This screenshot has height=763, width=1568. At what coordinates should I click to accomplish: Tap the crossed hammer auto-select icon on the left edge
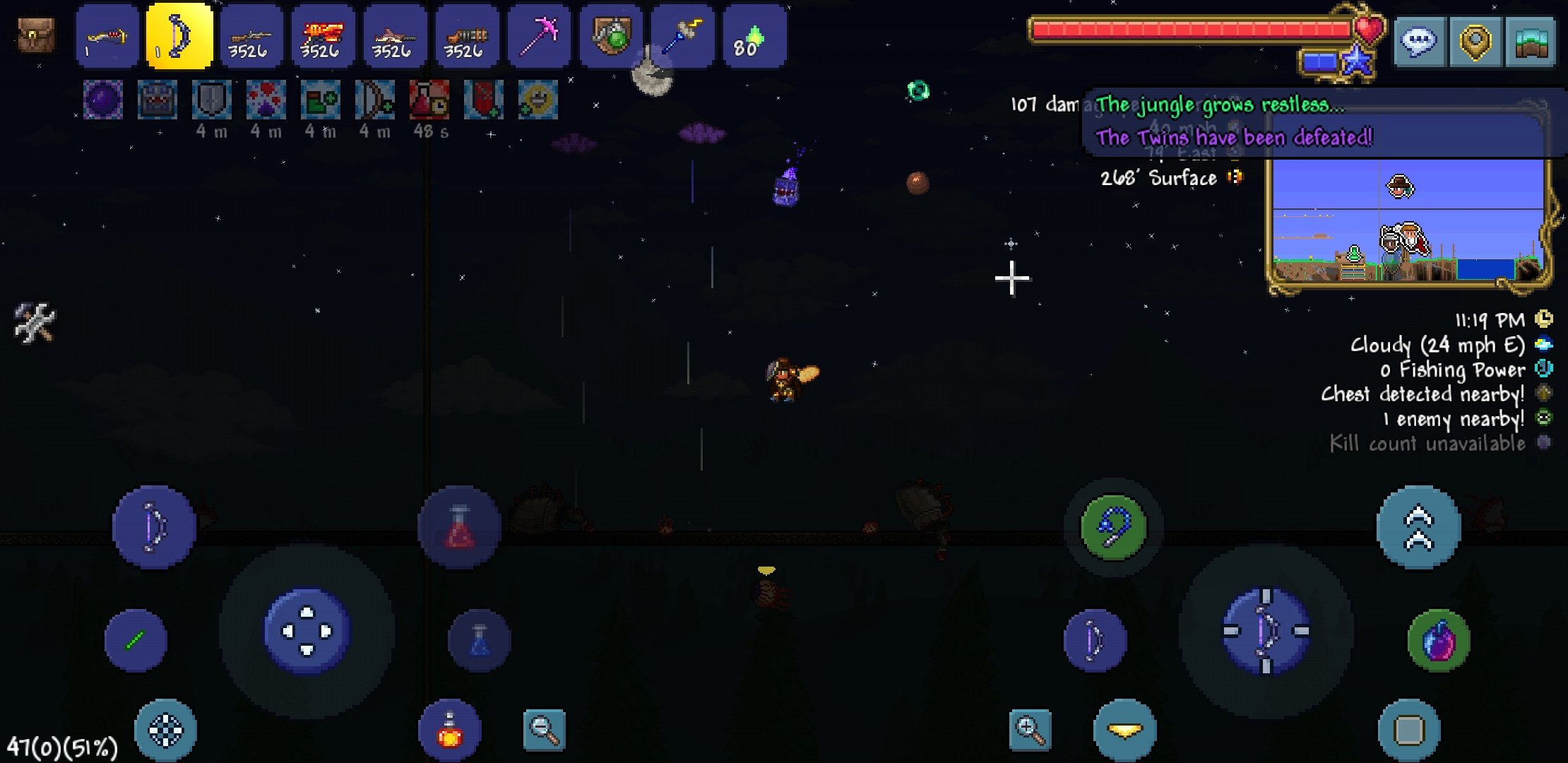(x=33, y=321)
